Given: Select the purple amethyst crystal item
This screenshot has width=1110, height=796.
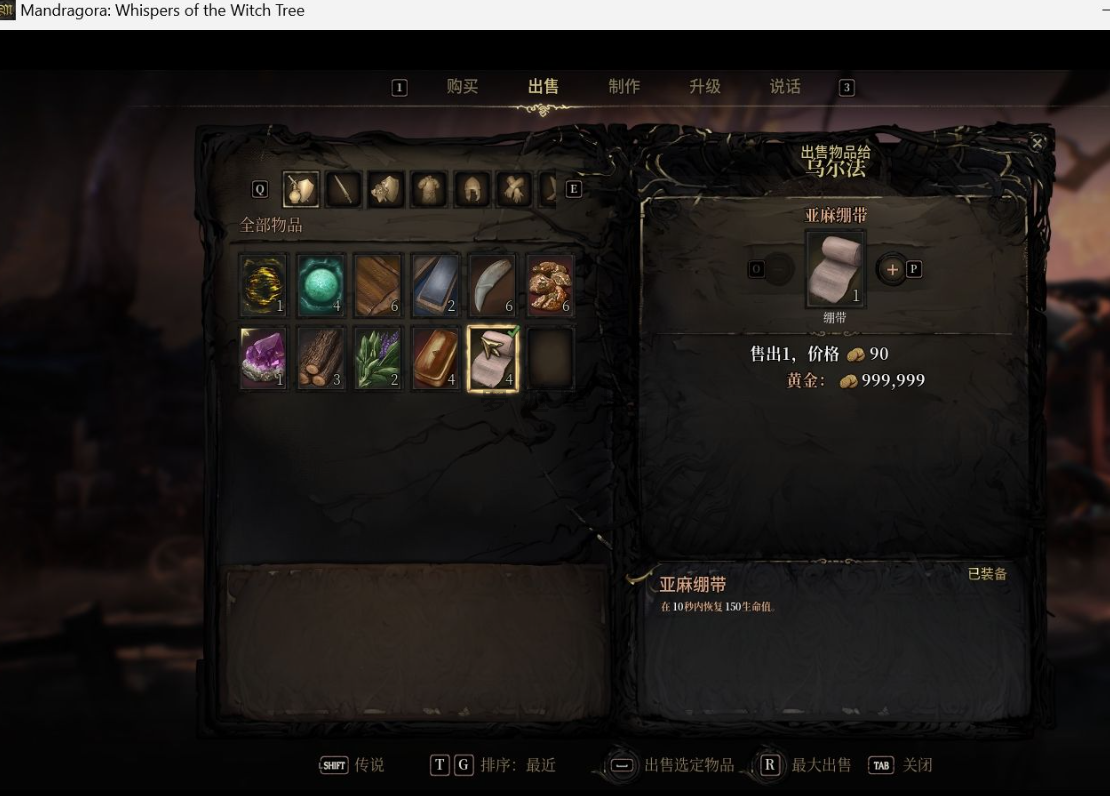Looking at the screenshot, I should 264,358.
